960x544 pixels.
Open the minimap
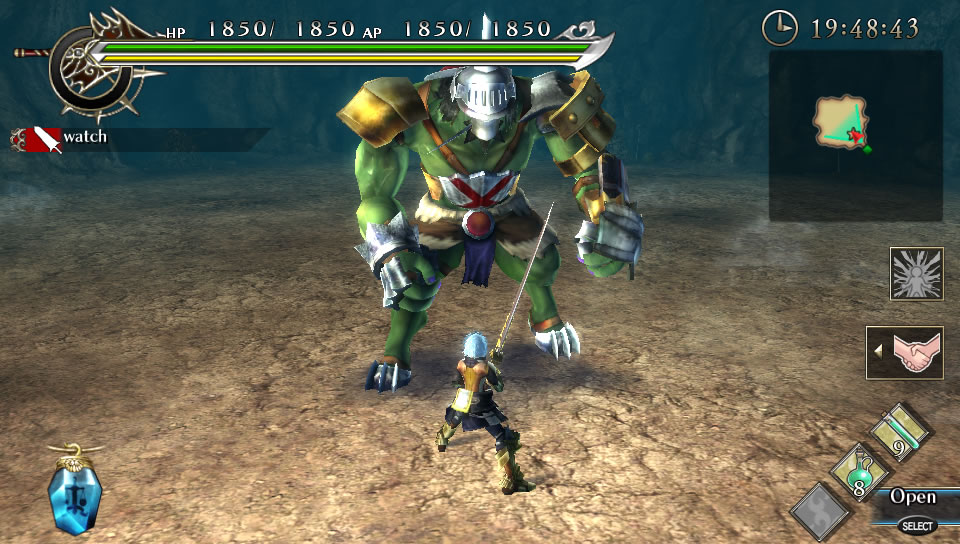pyautogui.click(x=855, y=136)
